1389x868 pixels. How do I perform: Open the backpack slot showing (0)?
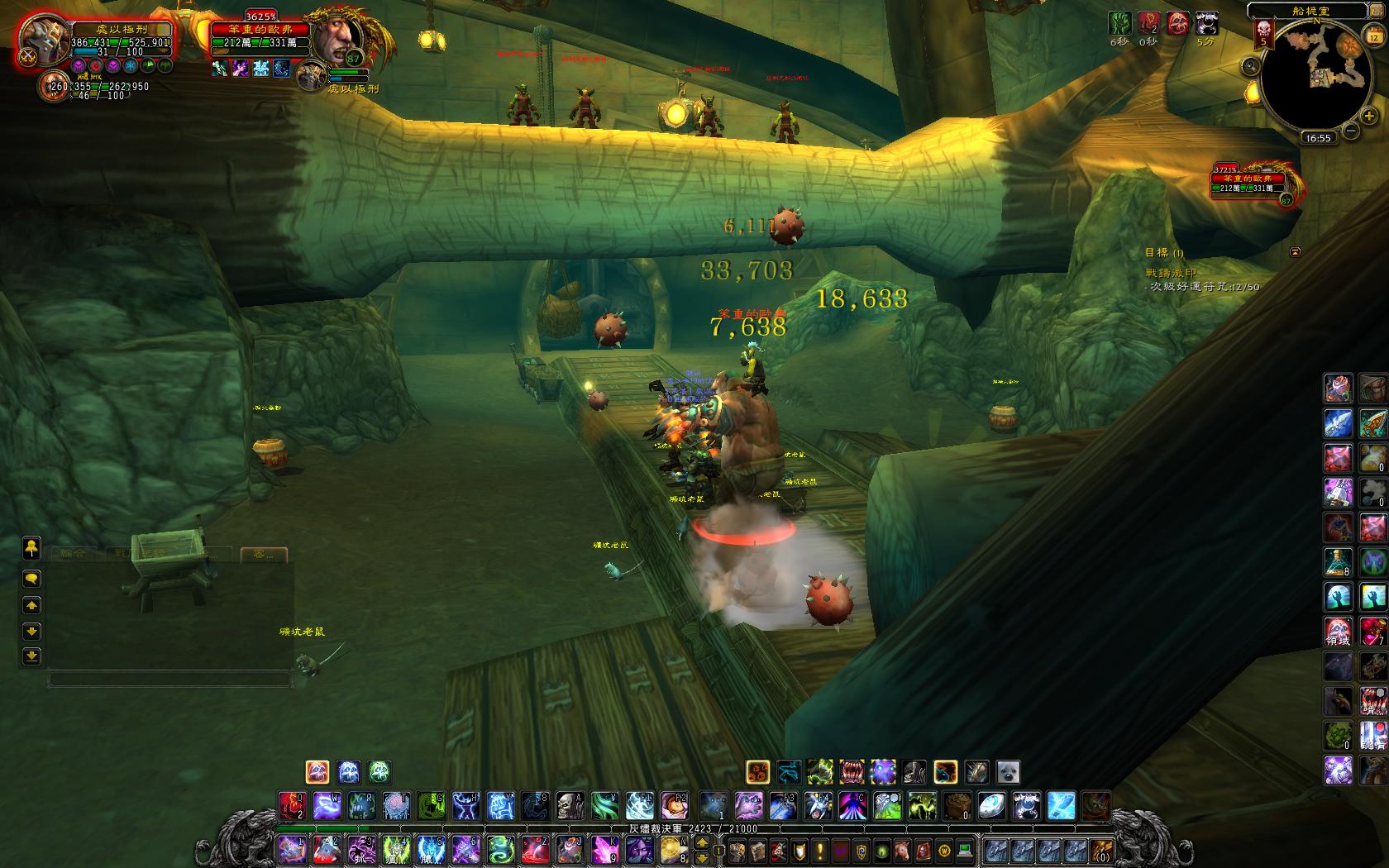point(1100,850)
